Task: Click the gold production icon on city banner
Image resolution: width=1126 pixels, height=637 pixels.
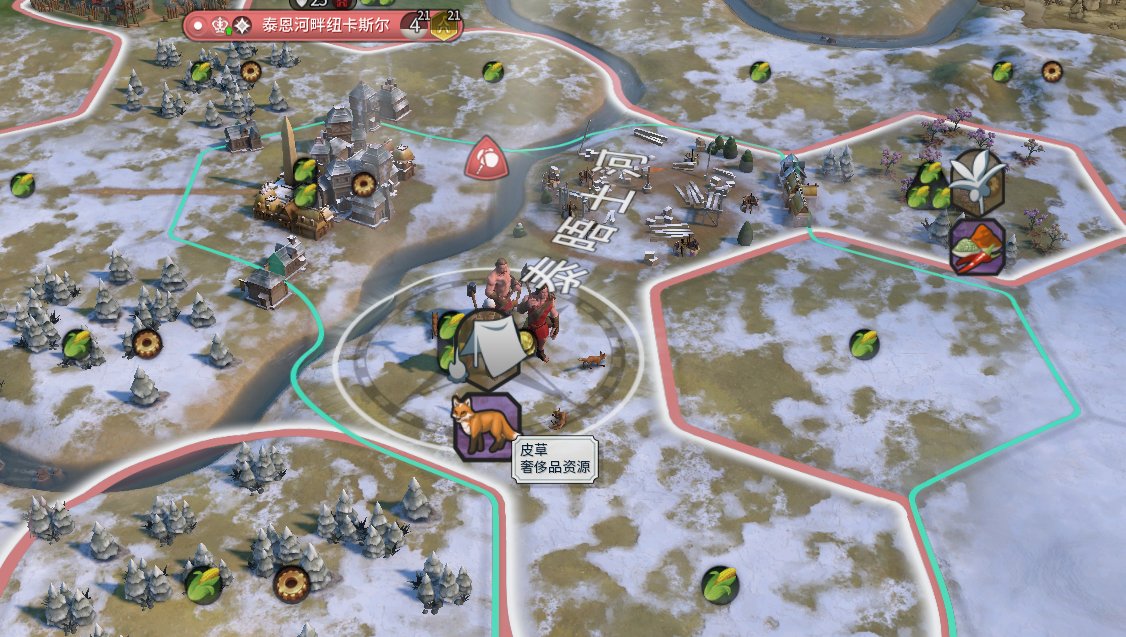Action: [446, 27]
